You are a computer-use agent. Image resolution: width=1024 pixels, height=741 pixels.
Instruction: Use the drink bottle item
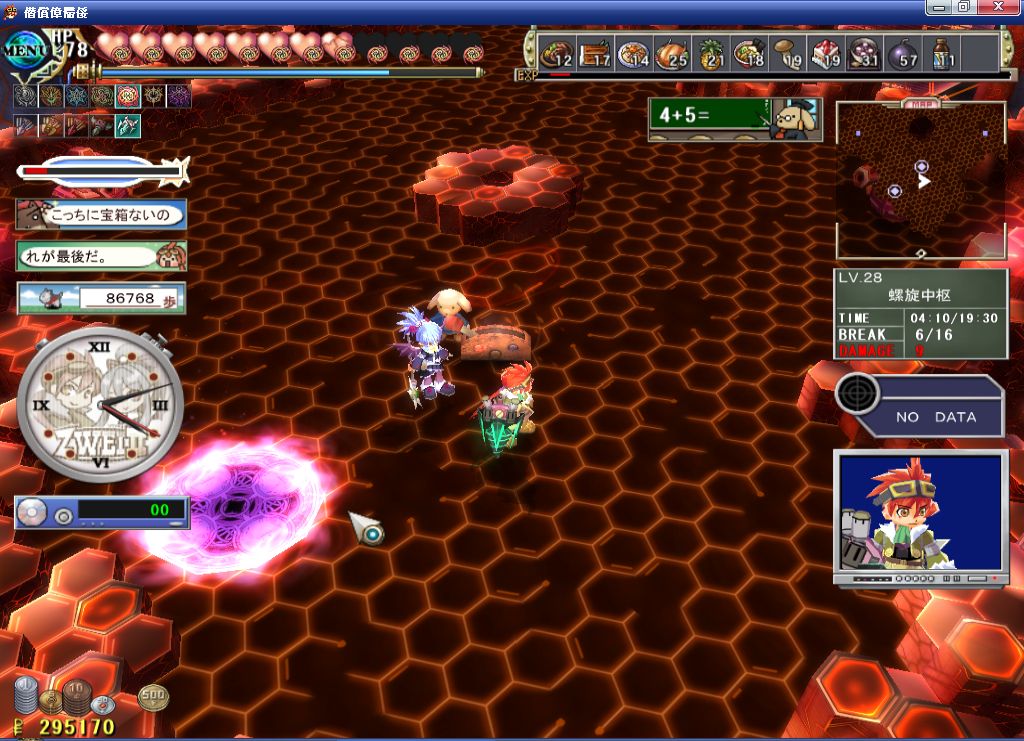940,53
